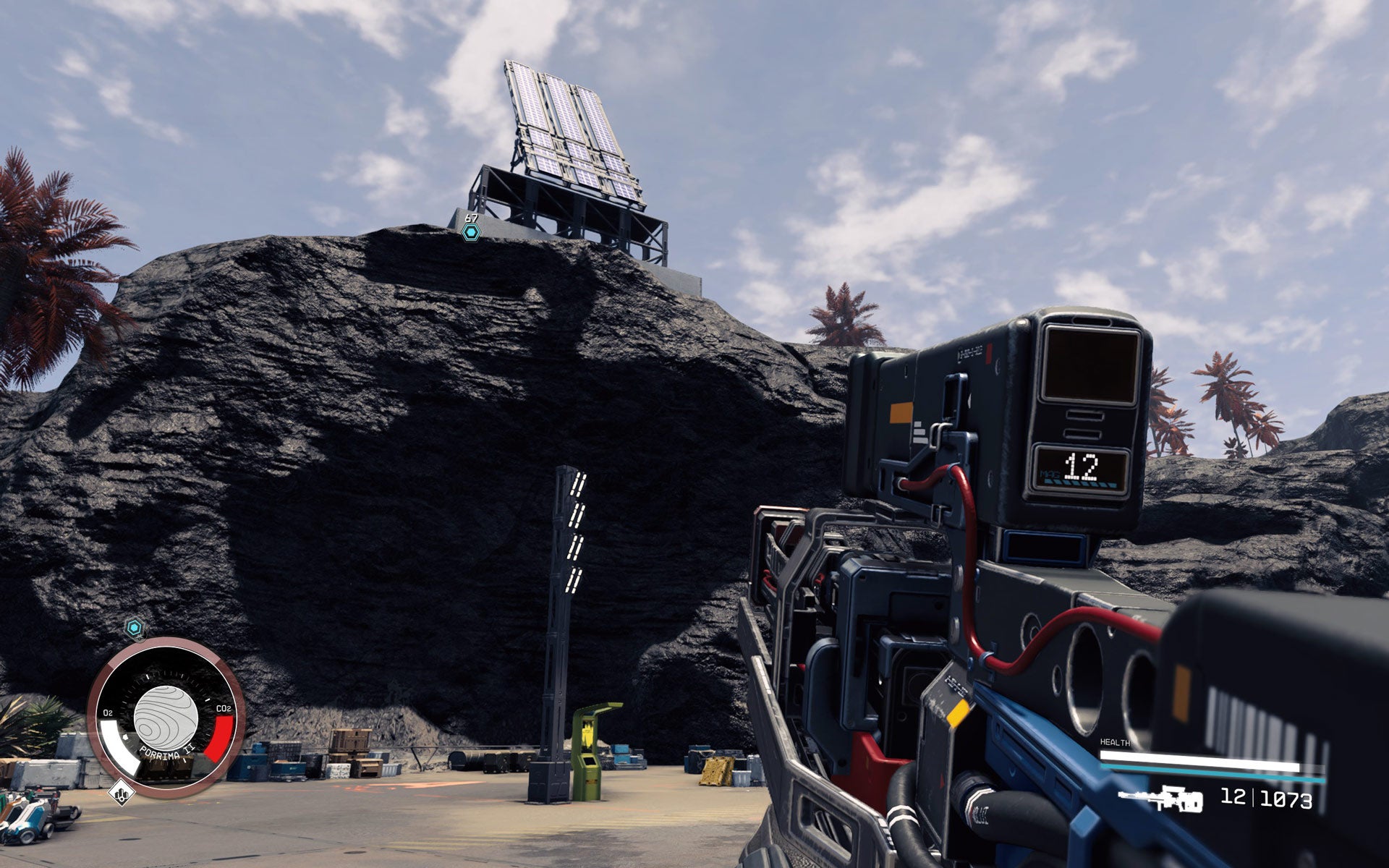This screenshot has width=1389, height=868.
Task: Click the planet sphere inside the compass dial
Action: tap(165, 718)
